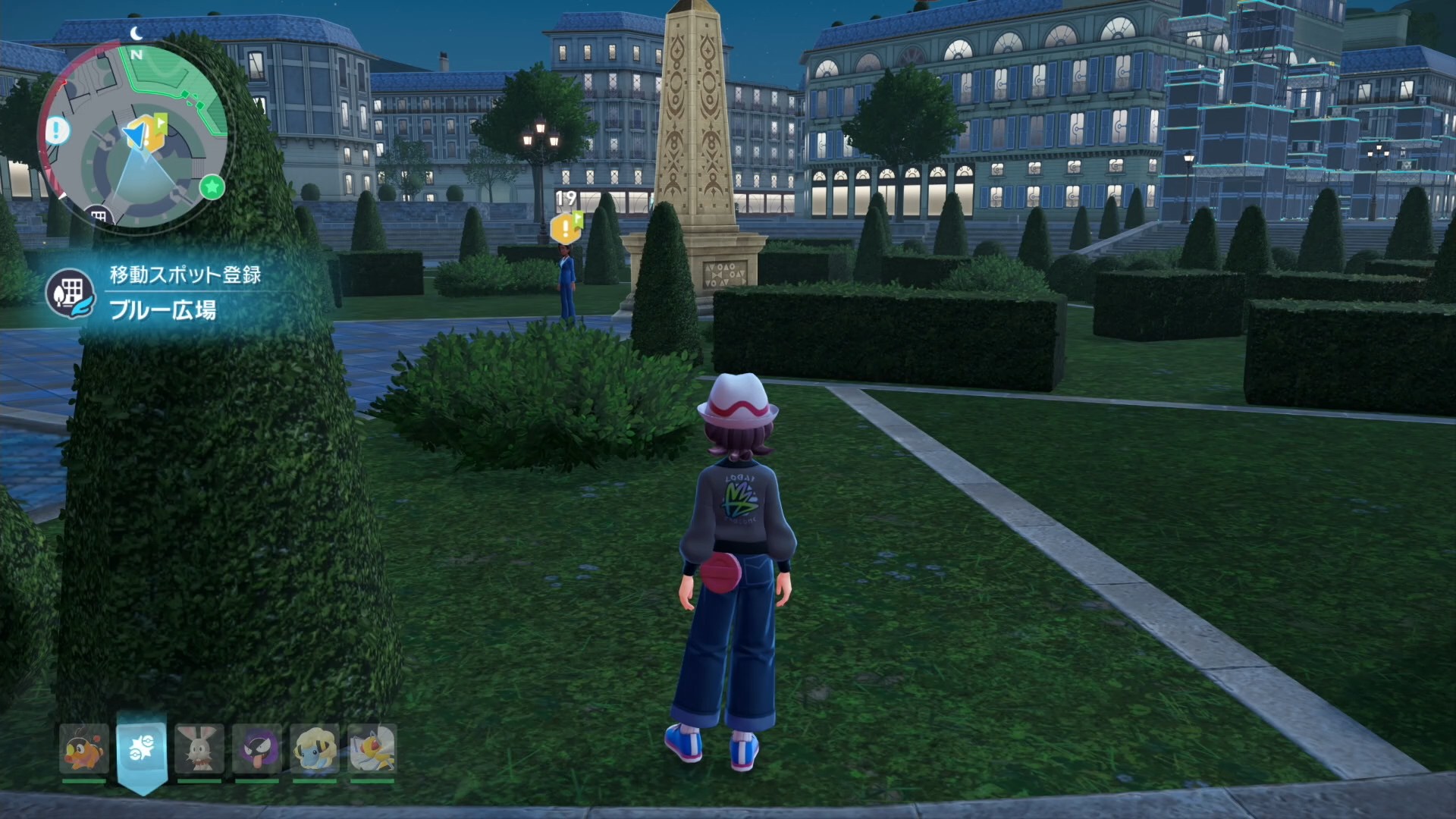Click the green star marker on minimap
The image size is (1456, 819).
[212, 186]
